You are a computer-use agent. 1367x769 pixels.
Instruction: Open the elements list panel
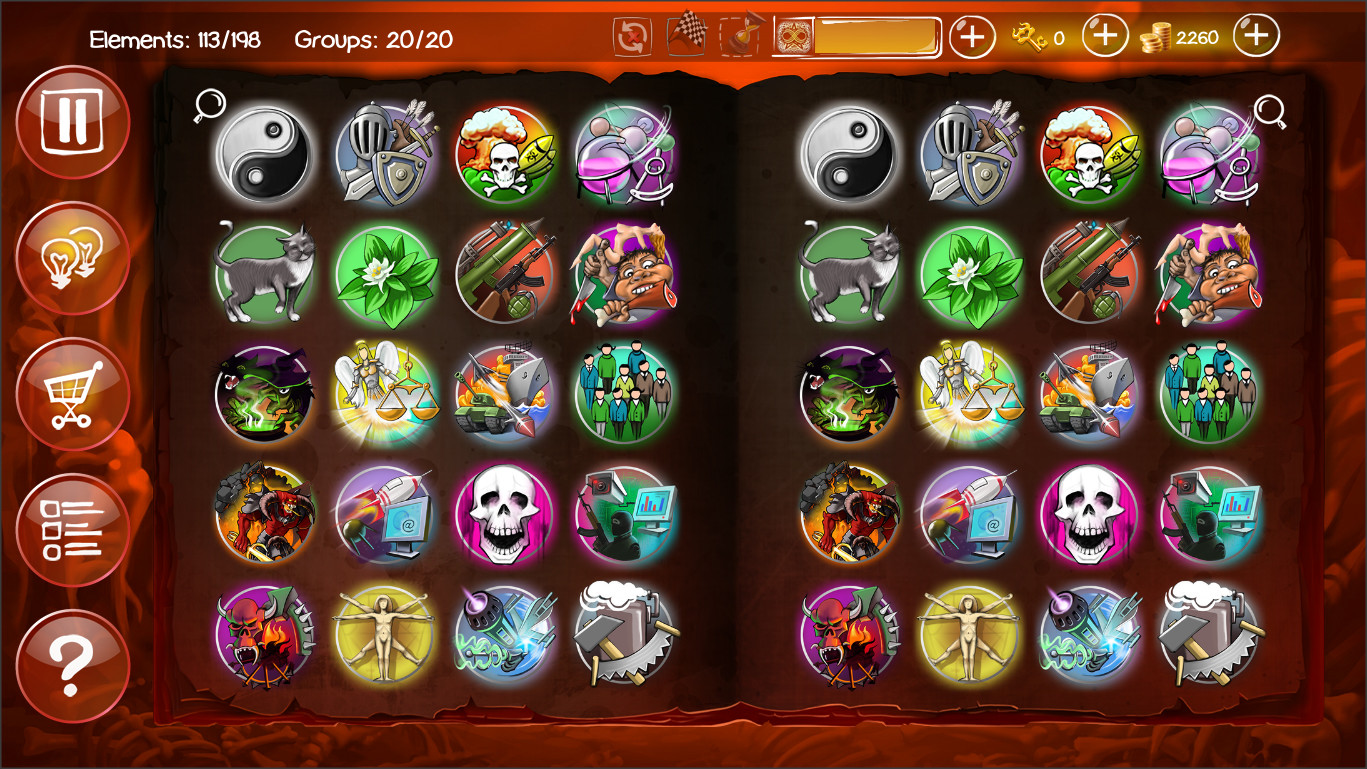click(x=71, y=527)
